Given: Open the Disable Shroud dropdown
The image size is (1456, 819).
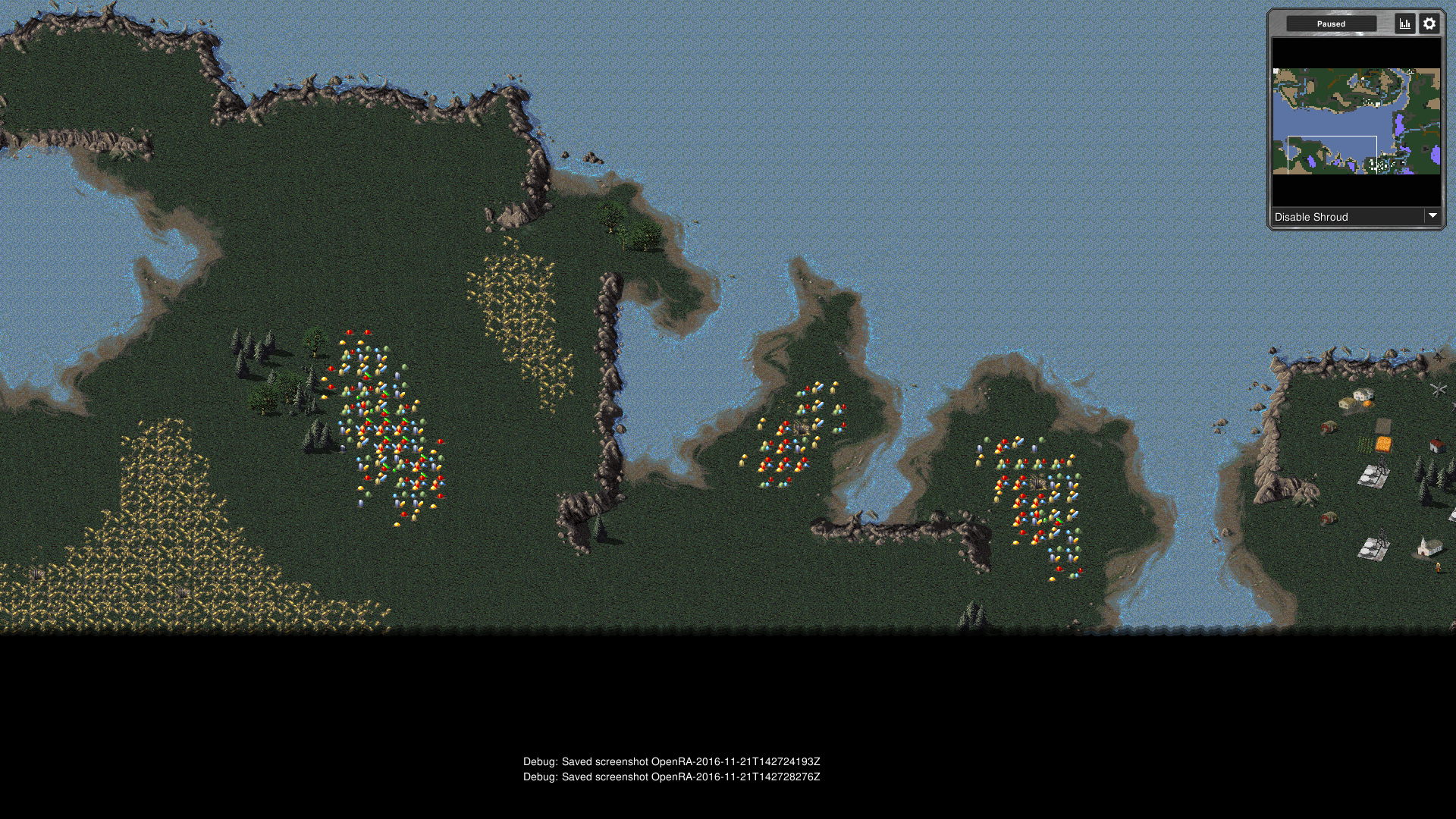Looking at the screenshot, I should coord(1356,217).
